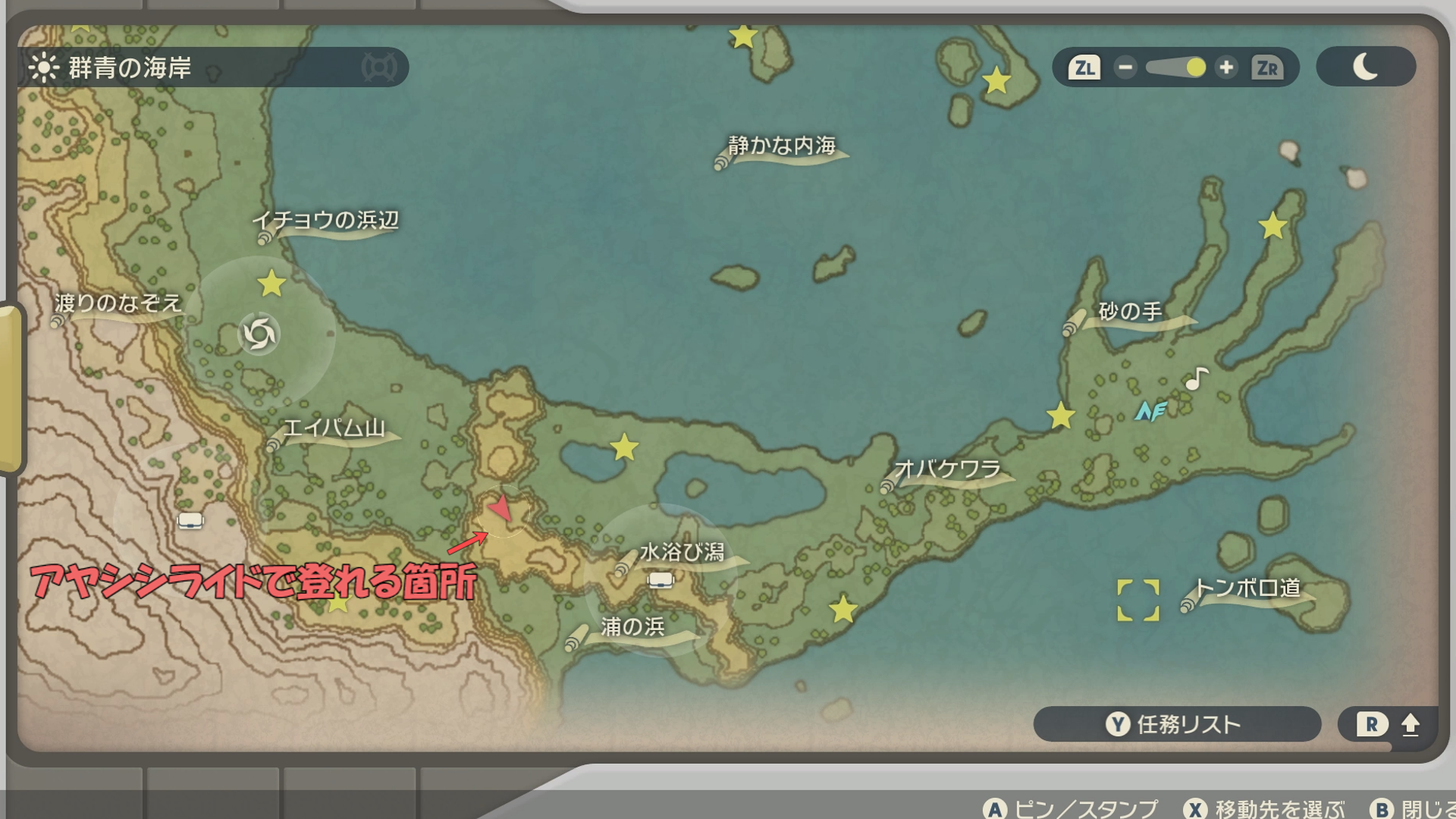Select the エイパム山 map label
Image resolution: width=1456 pixels, height=819 pixels.
[x=334, y=428]
